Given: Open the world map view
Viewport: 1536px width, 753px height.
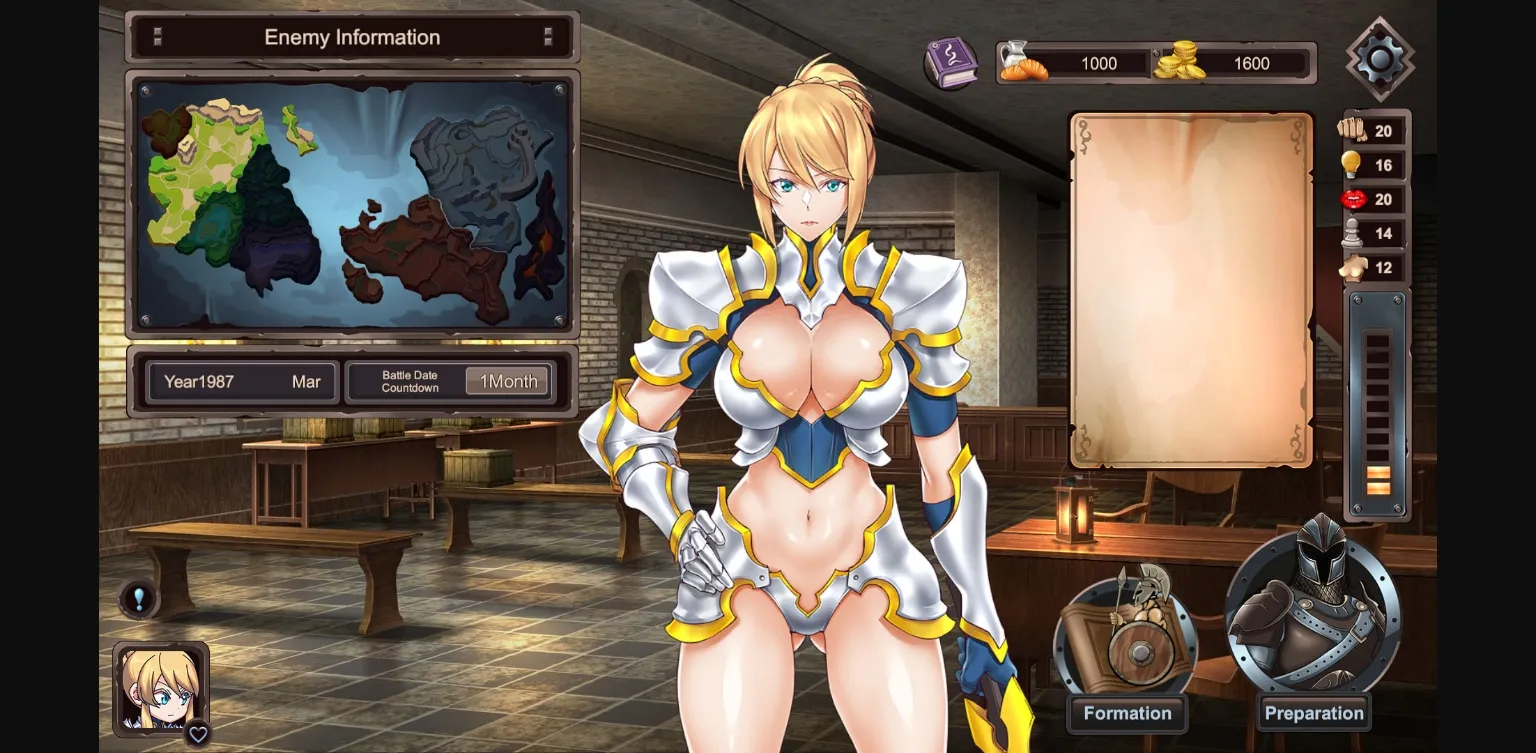Looking at the screenshot, I should [352, 204].
